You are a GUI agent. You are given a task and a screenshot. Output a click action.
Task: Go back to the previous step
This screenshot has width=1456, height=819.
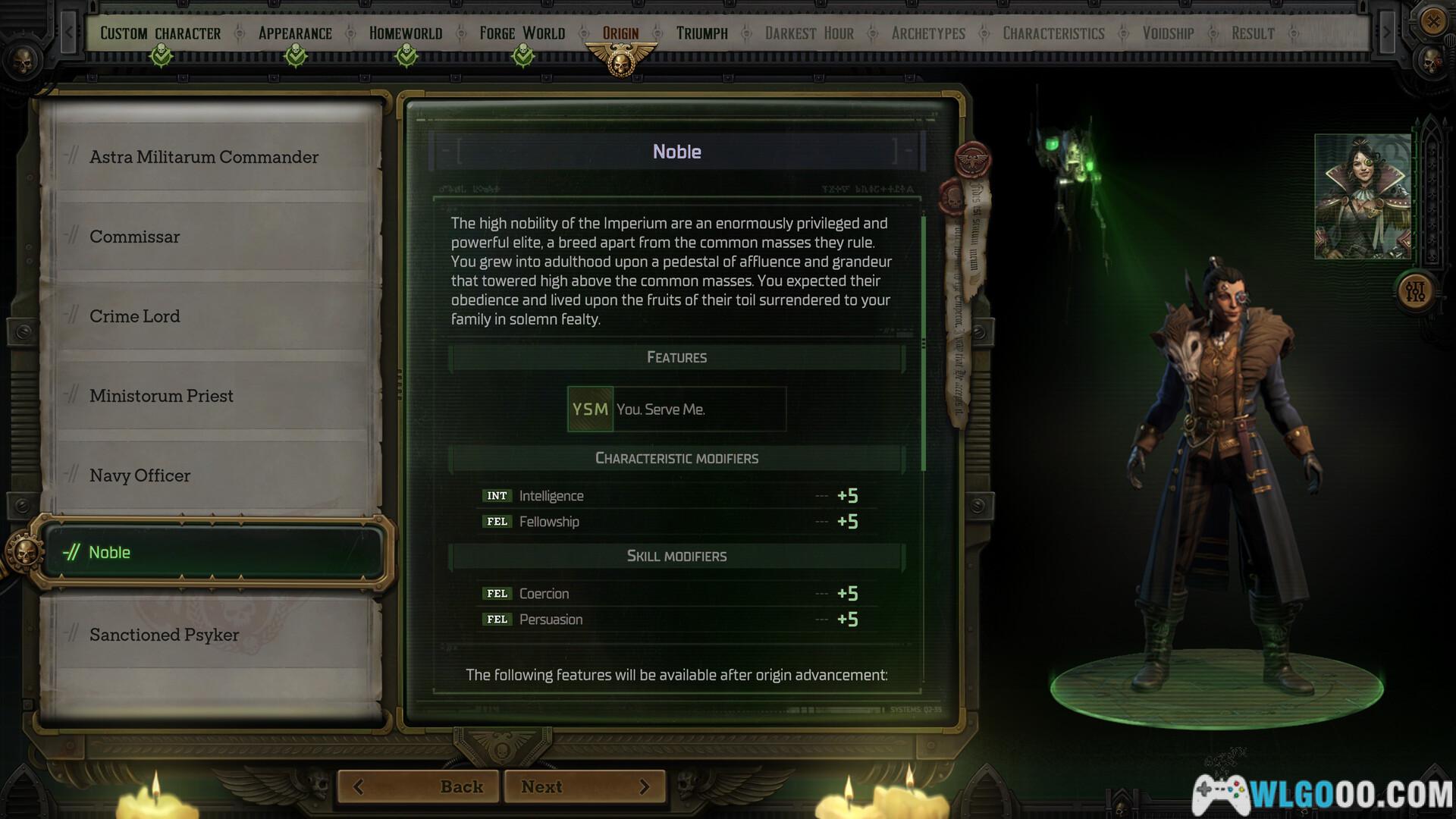click(419, 786)
